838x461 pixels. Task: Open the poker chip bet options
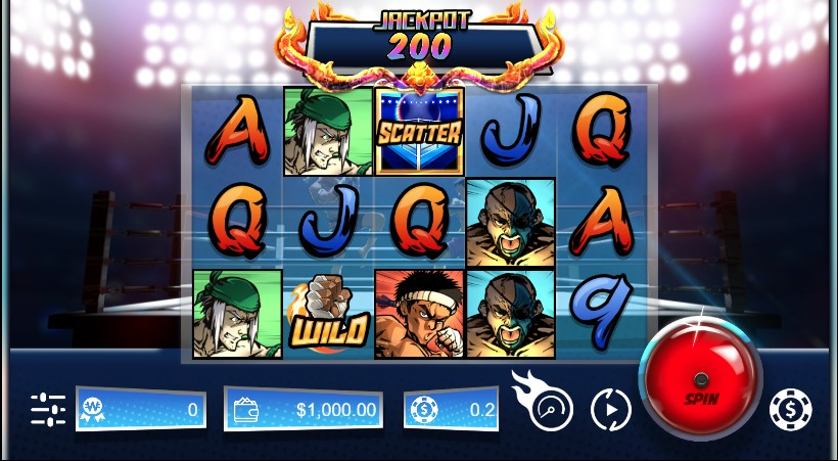pyautogui.click(x=790, y=409)
